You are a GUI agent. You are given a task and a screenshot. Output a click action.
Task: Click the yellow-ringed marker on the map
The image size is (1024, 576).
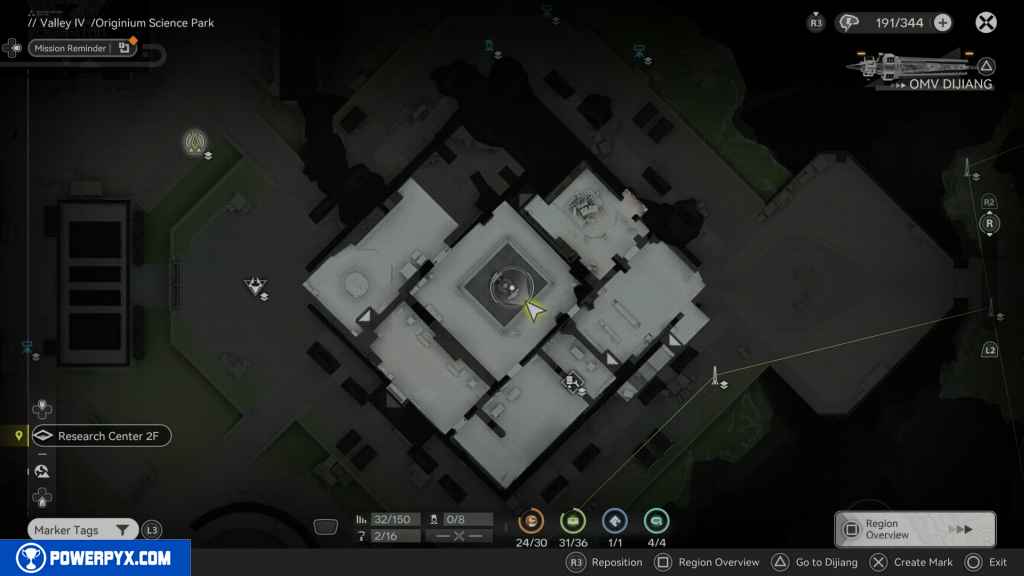[194, 142]
